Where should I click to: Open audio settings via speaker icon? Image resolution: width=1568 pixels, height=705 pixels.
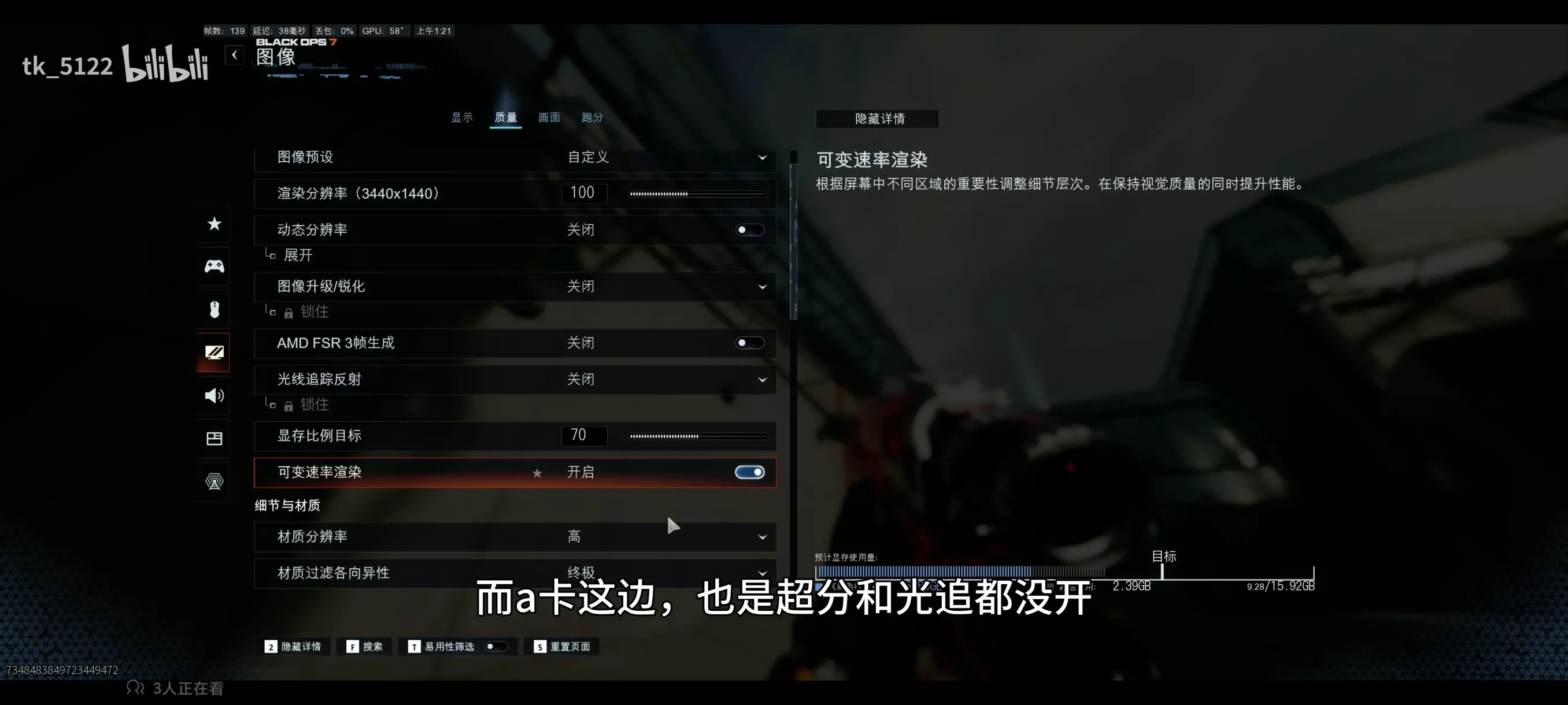tap(214, 395)
